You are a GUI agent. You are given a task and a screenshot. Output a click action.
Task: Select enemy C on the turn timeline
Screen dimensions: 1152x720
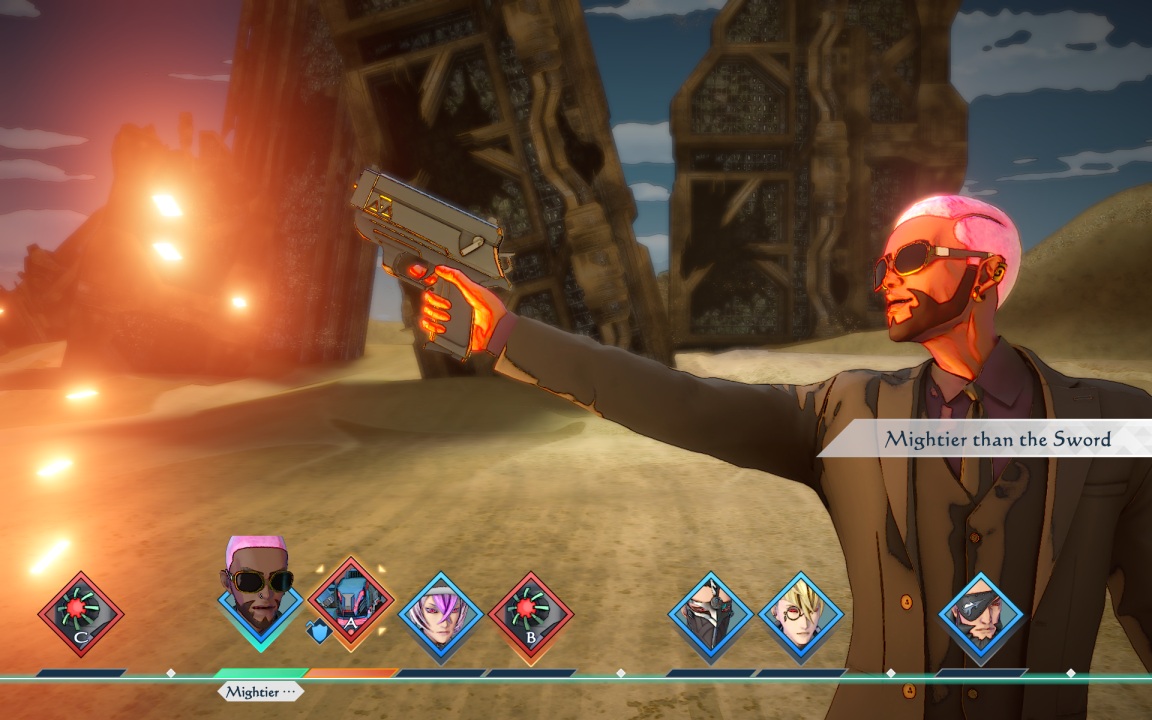pos(81,613)
